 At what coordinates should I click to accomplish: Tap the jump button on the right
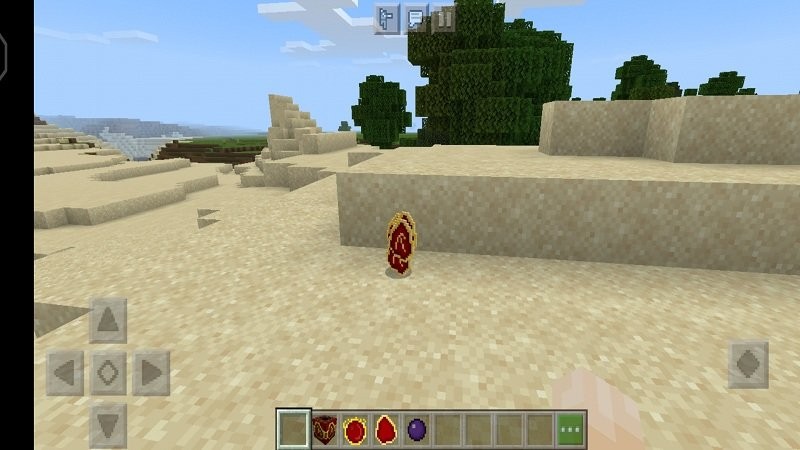pyautogui.click(x=748, y=364)
